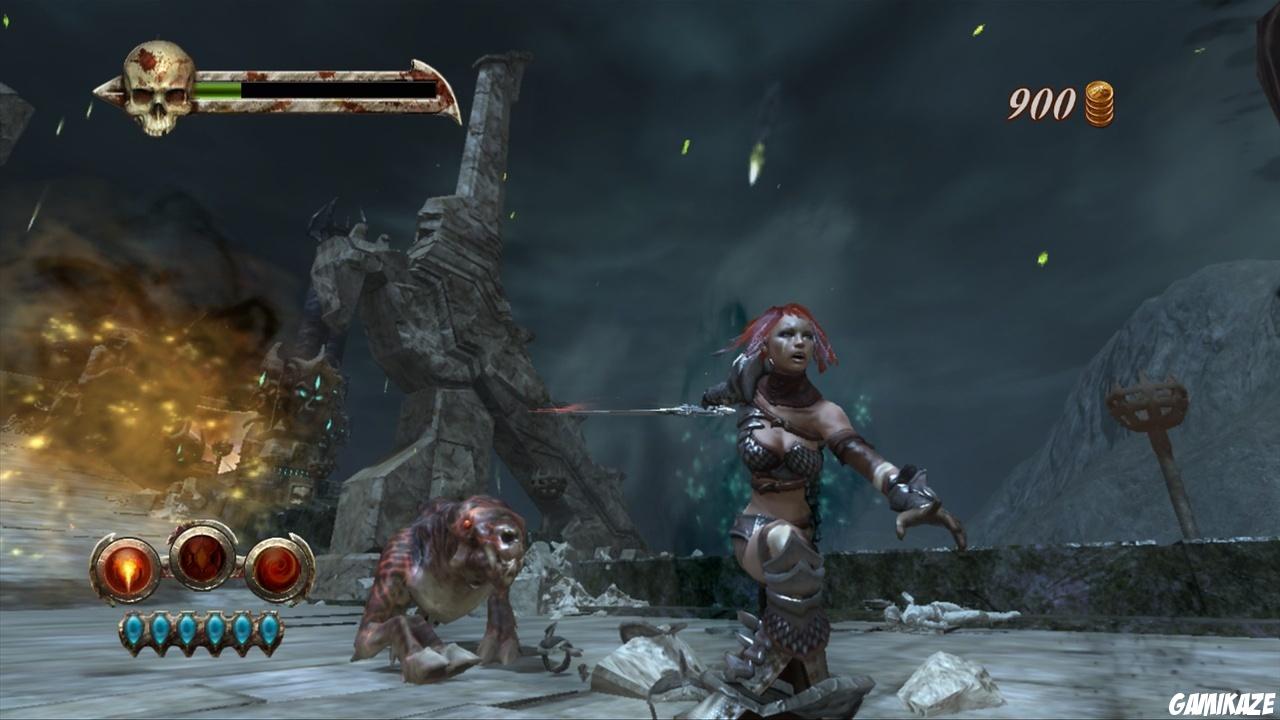The height and width of the screenshot is (720, 1280).
Task: Trigger the red swirl vortex ability orb
Action: 279,569
